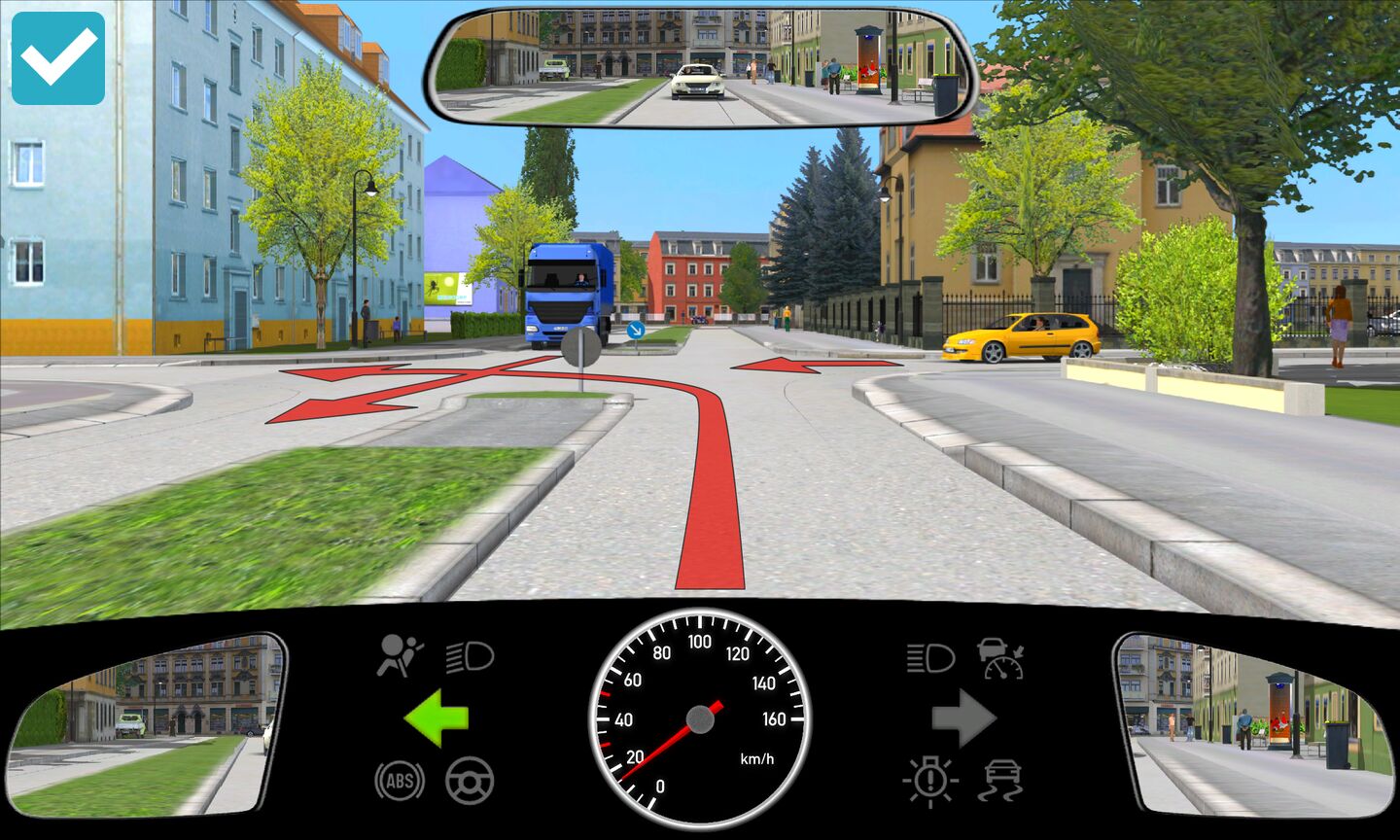1400x840 pixels.
Task: View the center rear-view mirror
Action: 700,68
